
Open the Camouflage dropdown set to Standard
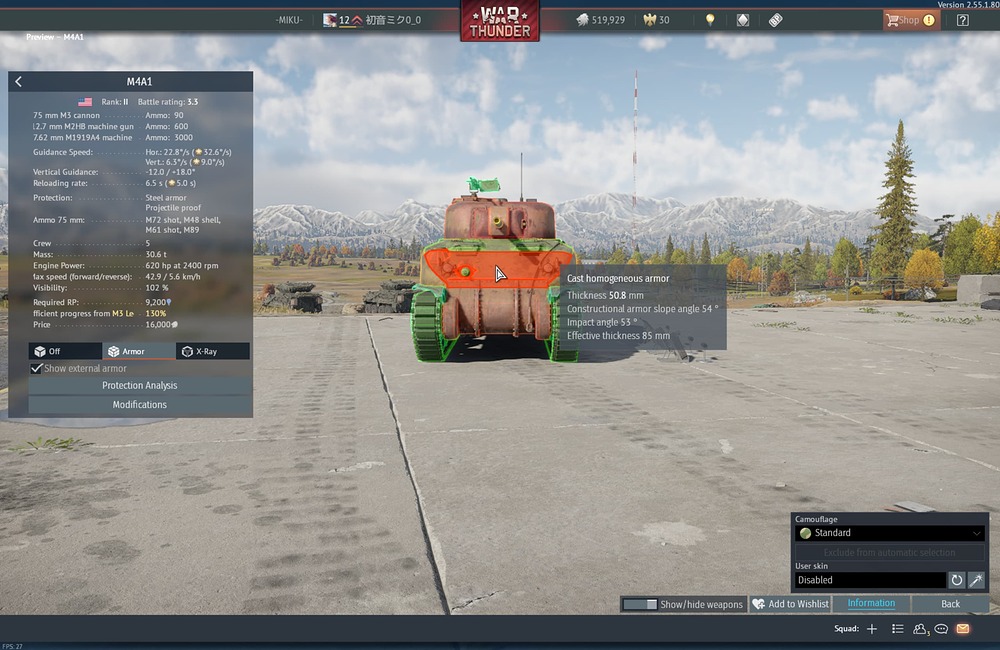coord(889,533)
